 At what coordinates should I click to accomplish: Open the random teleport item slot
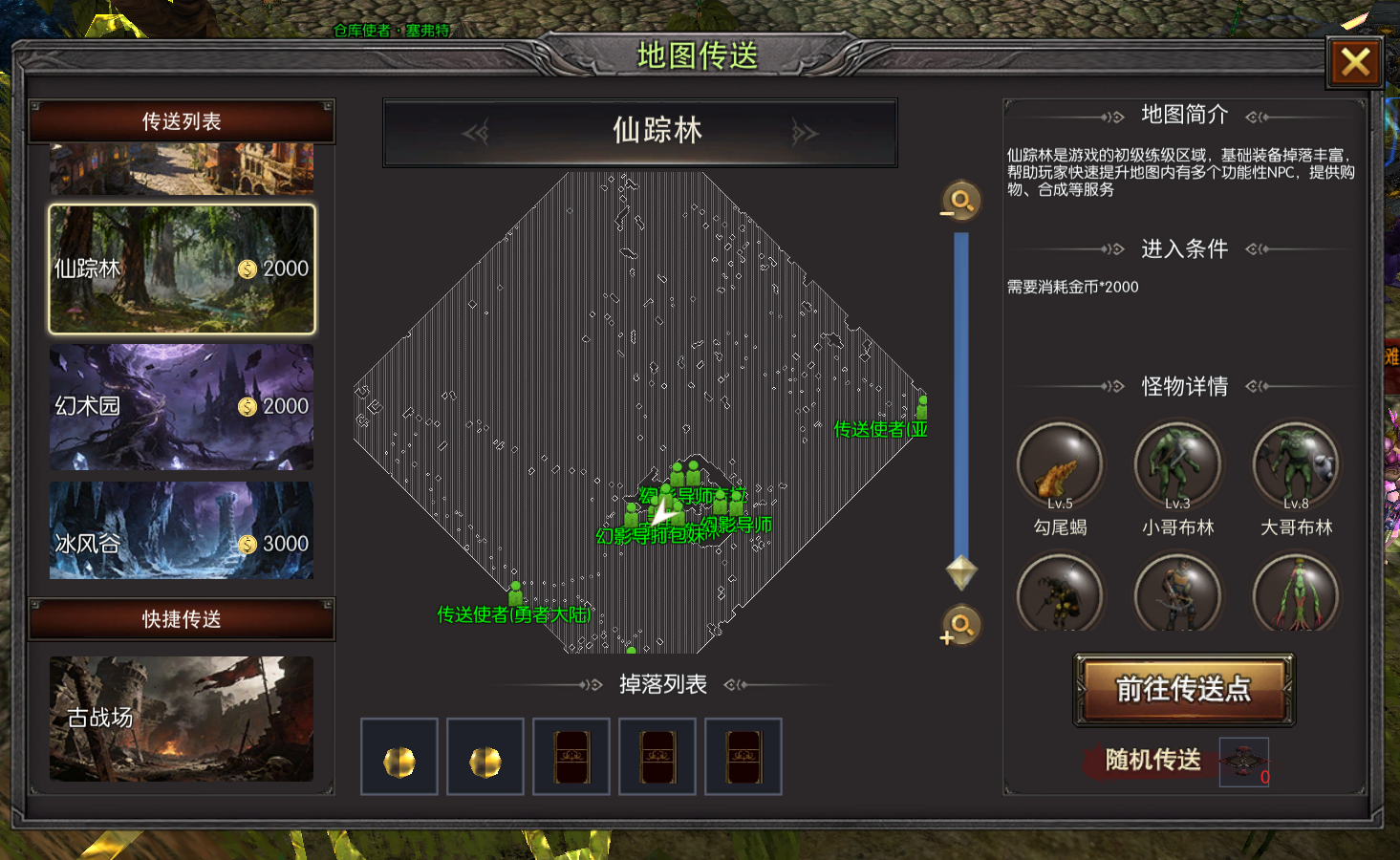pos(1243,762)
